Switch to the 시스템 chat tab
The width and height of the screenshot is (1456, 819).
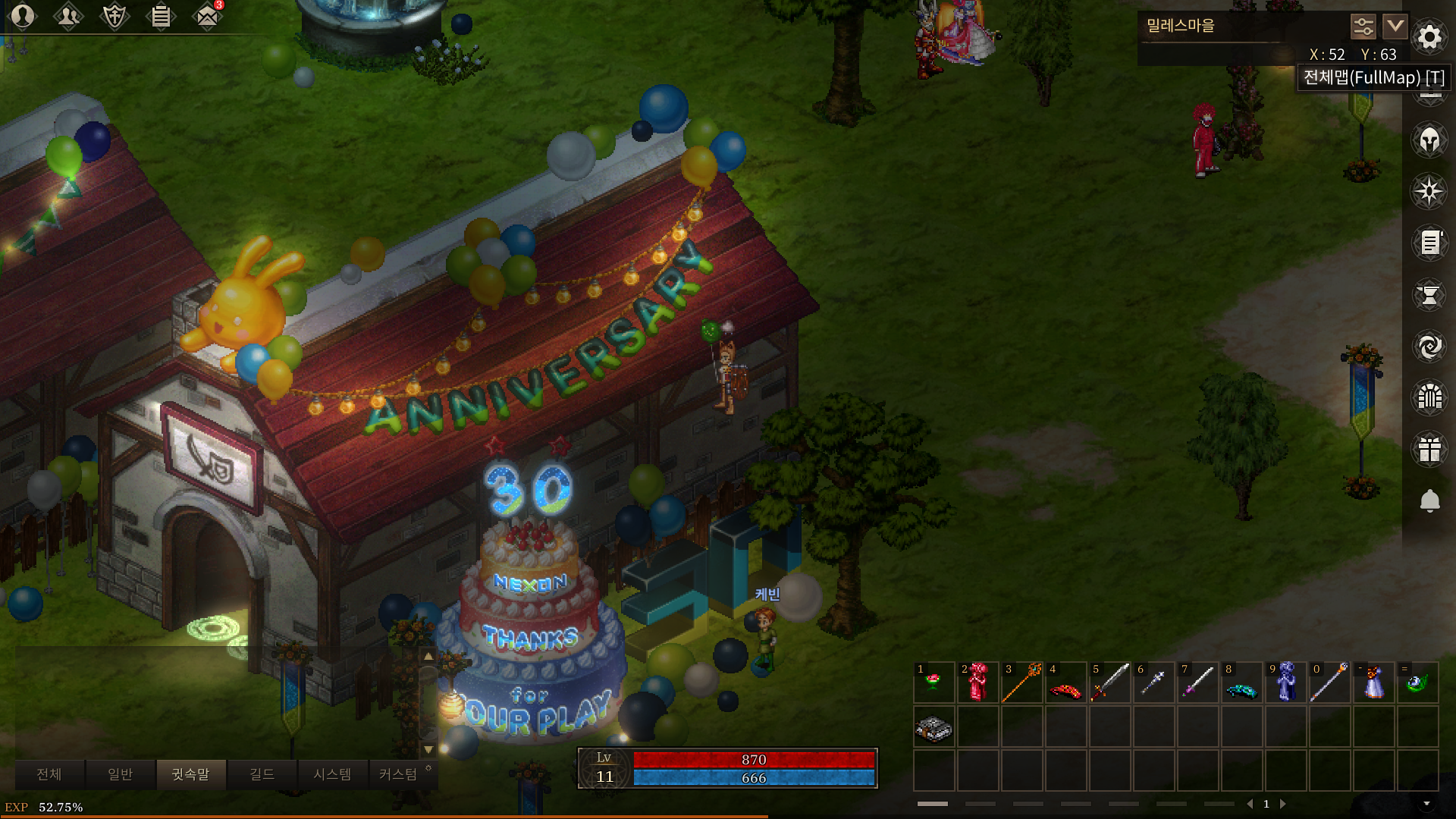click(x=332, y=774)
